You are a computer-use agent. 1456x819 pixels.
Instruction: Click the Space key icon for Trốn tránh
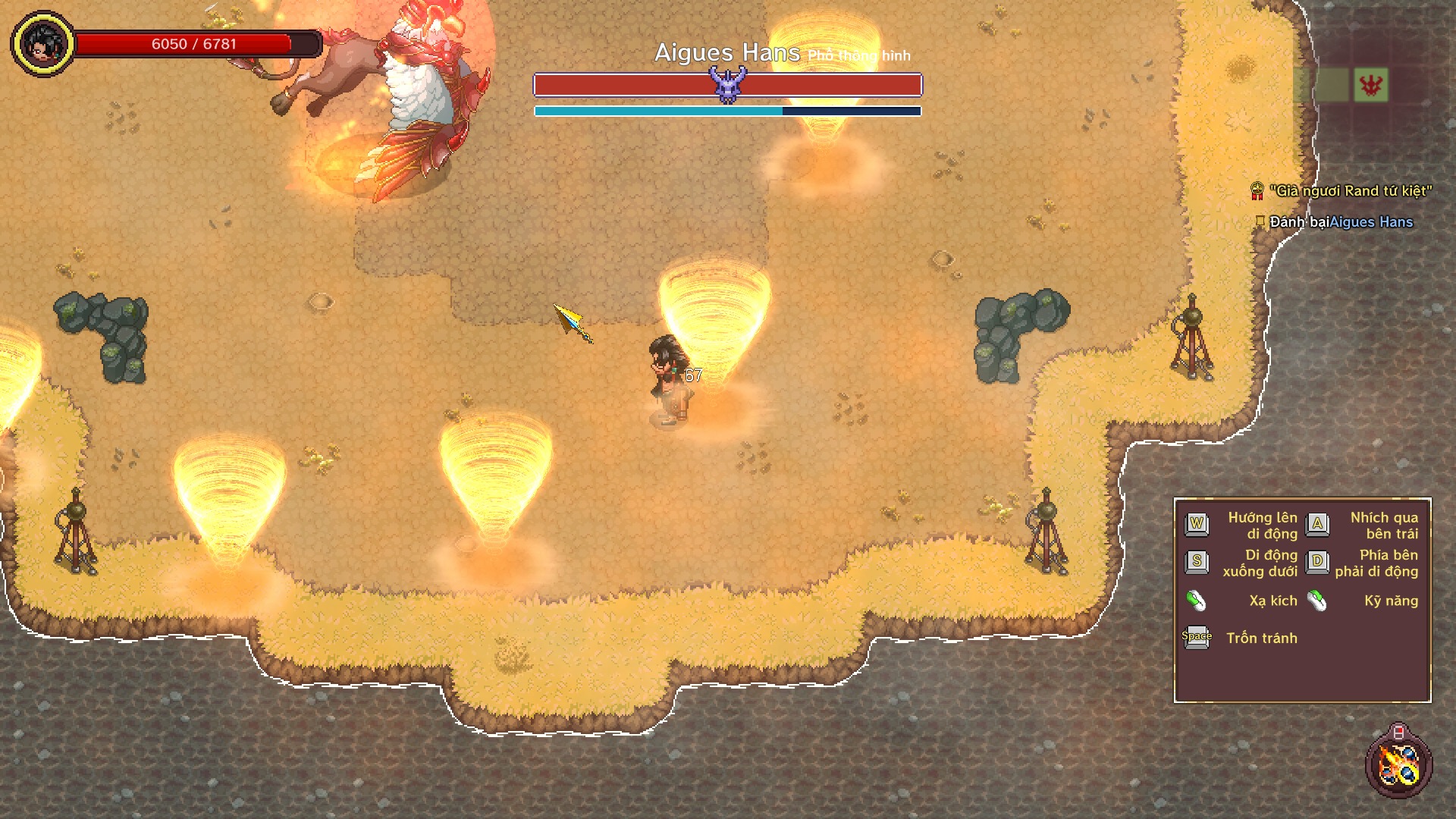click(1197, 638)
